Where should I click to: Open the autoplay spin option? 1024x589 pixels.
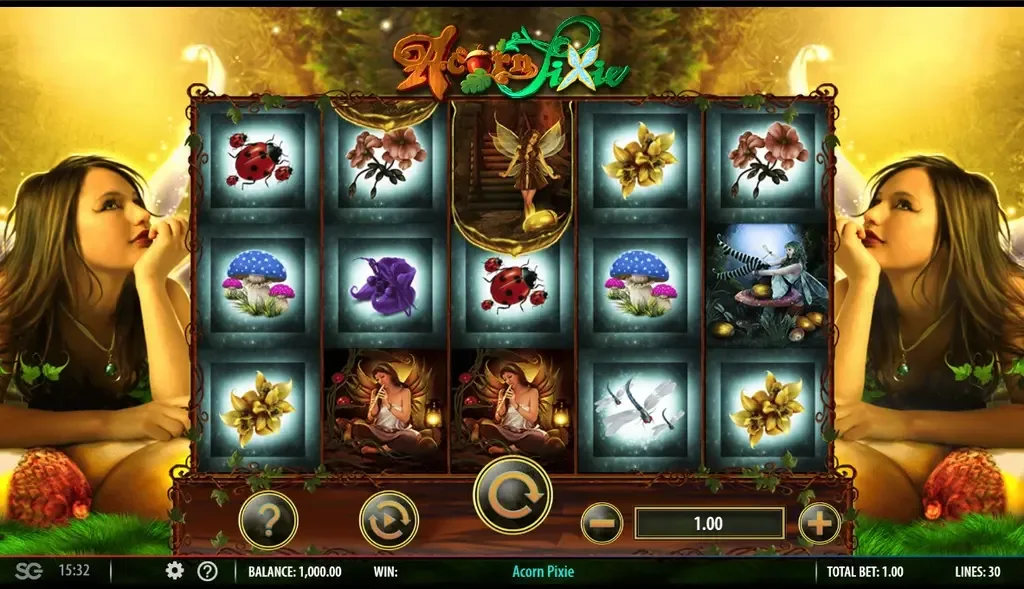[388, 520]
